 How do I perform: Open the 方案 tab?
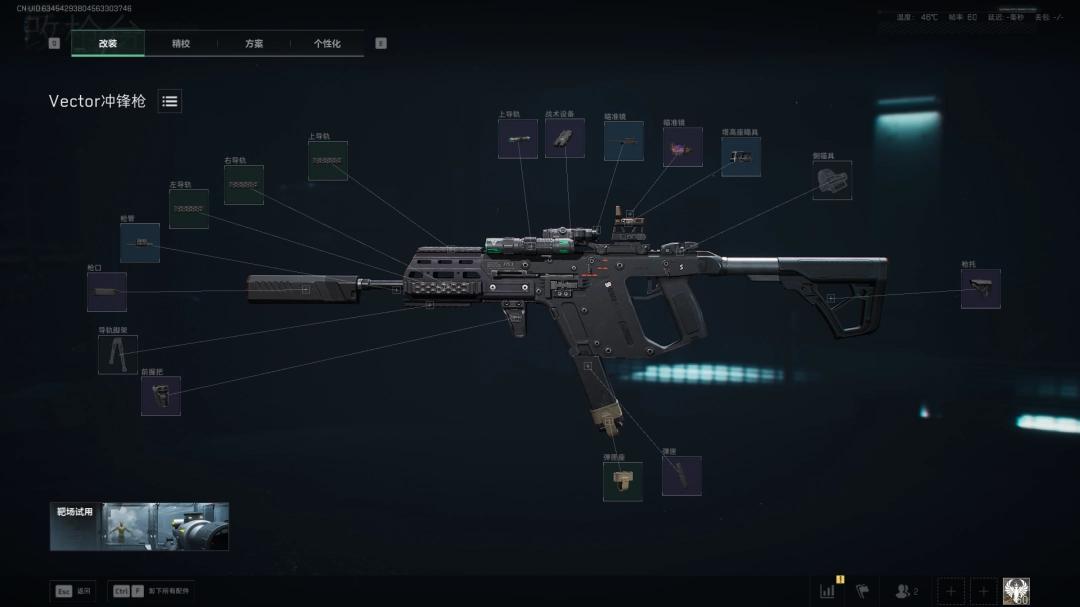click(254, 44)
